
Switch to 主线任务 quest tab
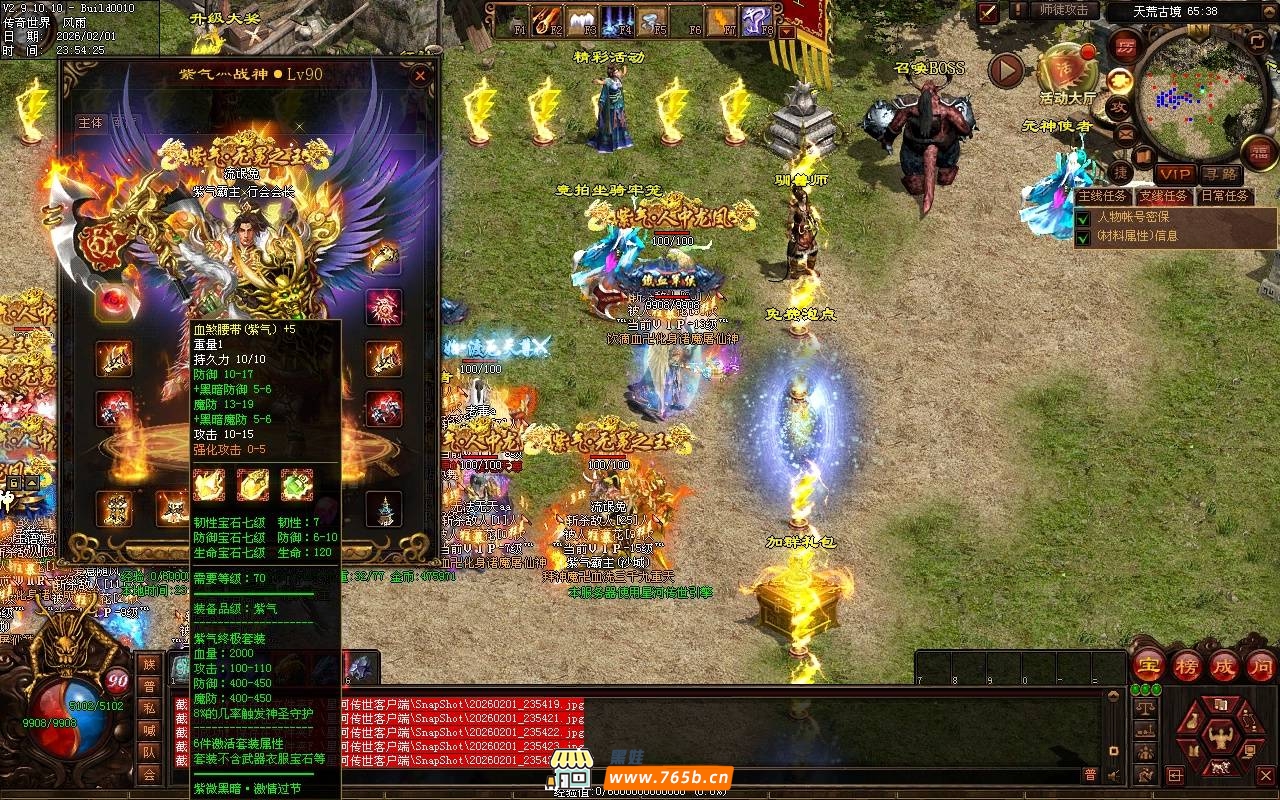tap(1103, 197)
